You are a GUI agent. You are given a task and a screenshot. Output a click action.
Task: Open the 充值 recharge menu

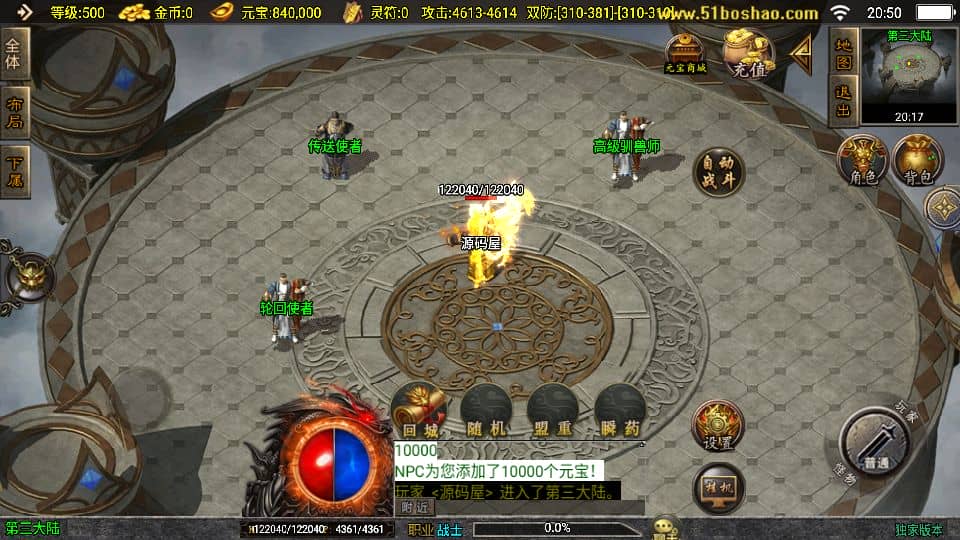(749, 53)
